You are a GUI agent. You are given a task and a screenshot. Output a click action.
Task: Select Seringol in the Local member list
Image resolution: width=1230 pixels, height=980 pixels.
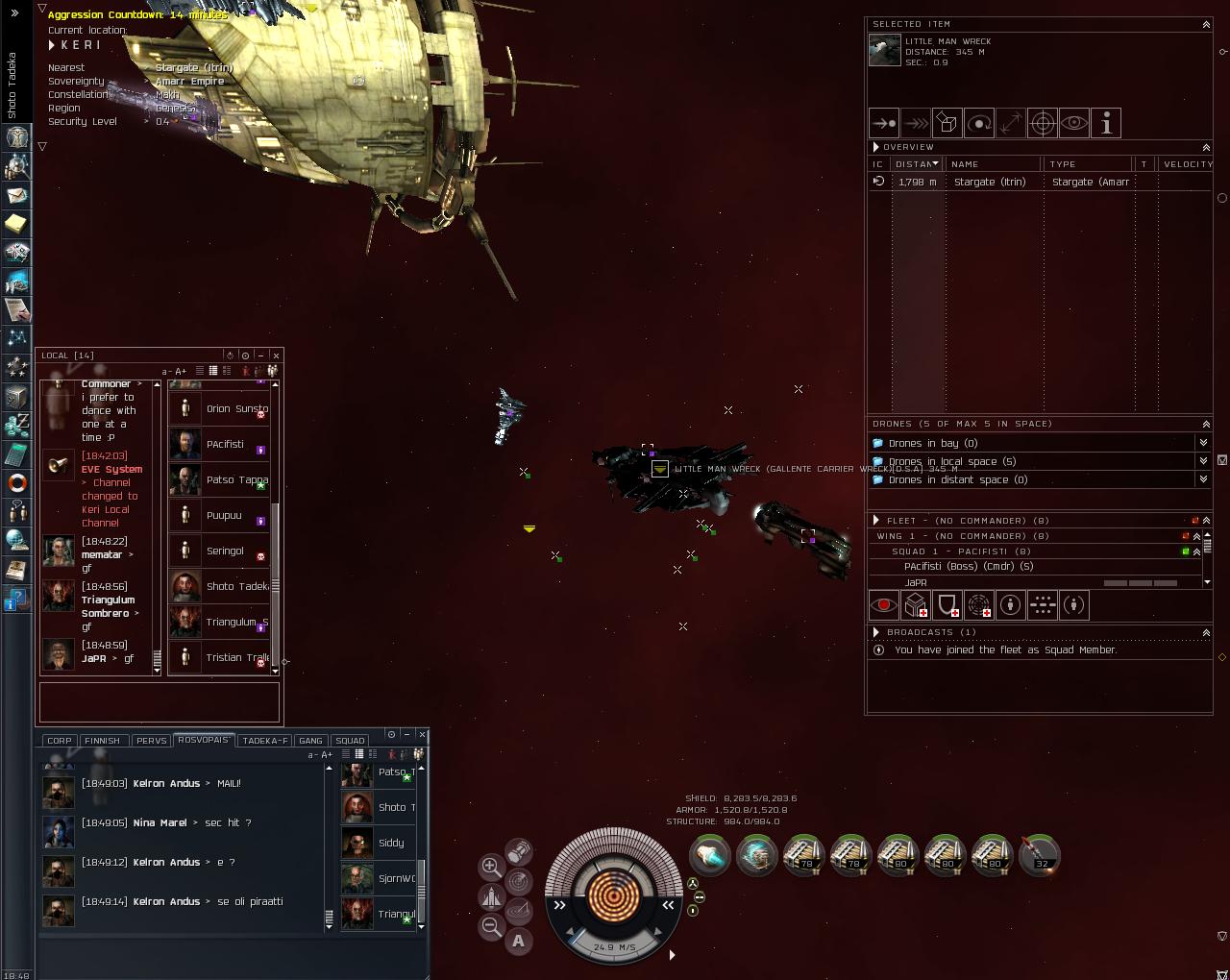(x=225, y=551)
